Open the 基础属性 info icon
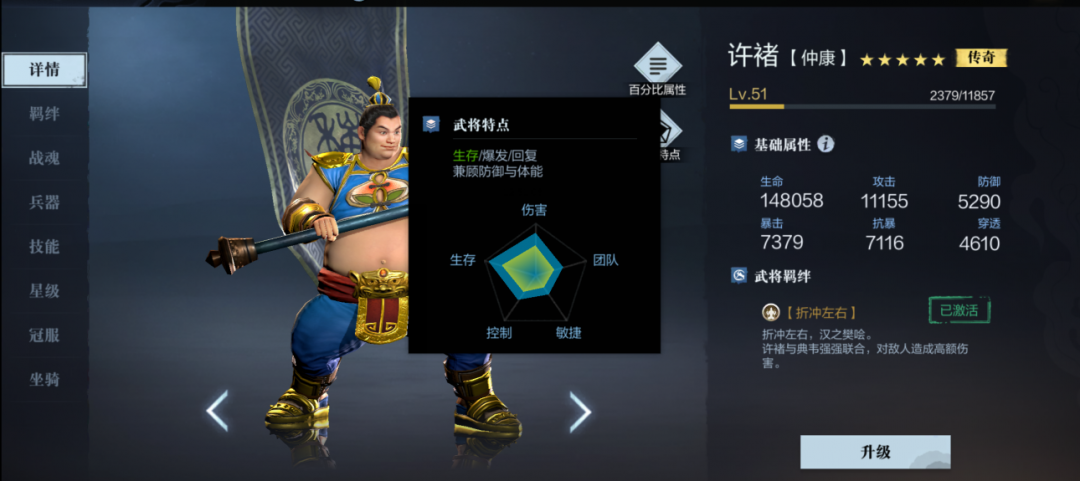This screenshot has height=481, width=1080. tap(825, 144)
